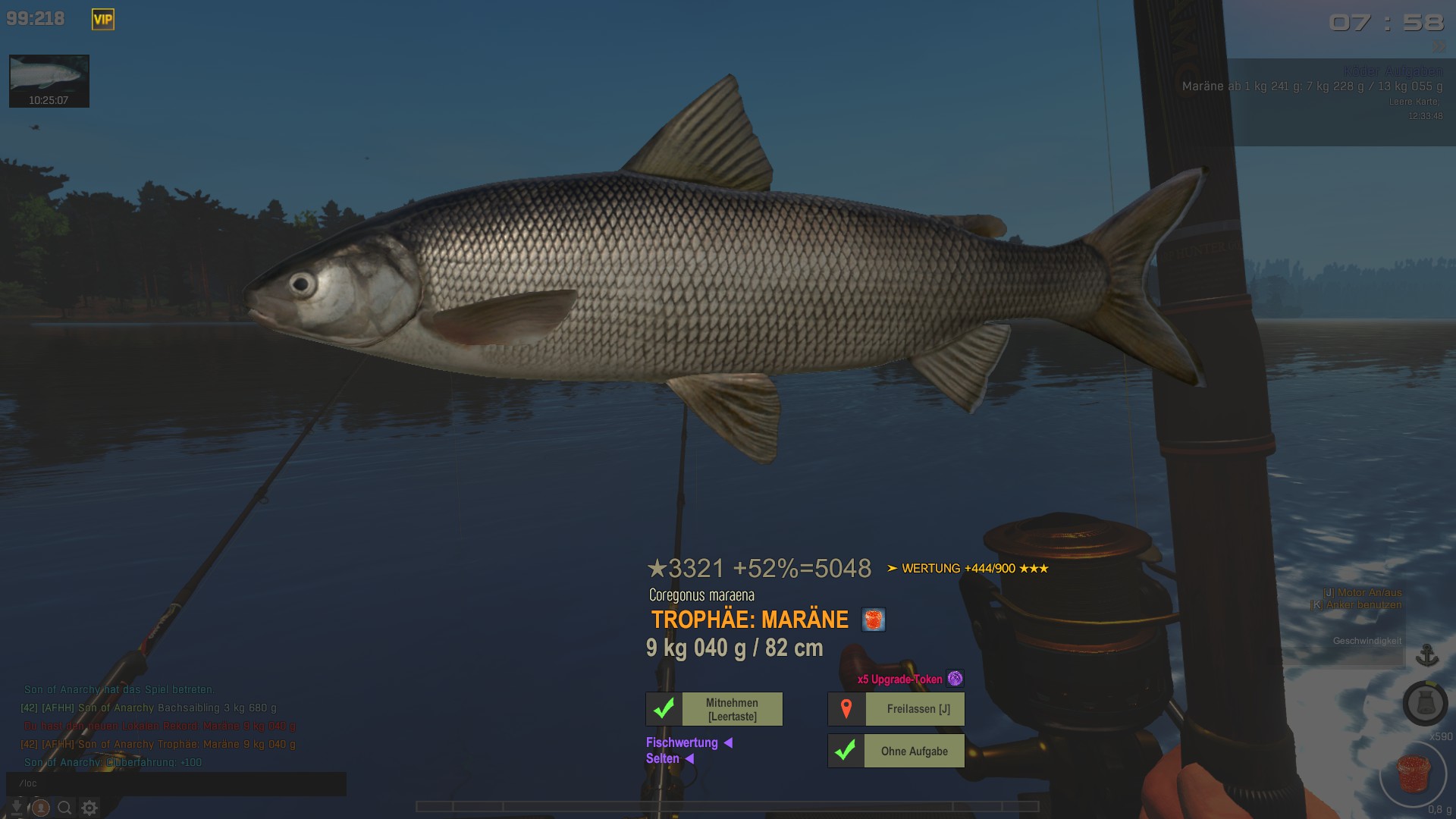This screenshot has width=1456, height=819.
Task: Open chat search with the magnifier icon
Action: (65, 808)
